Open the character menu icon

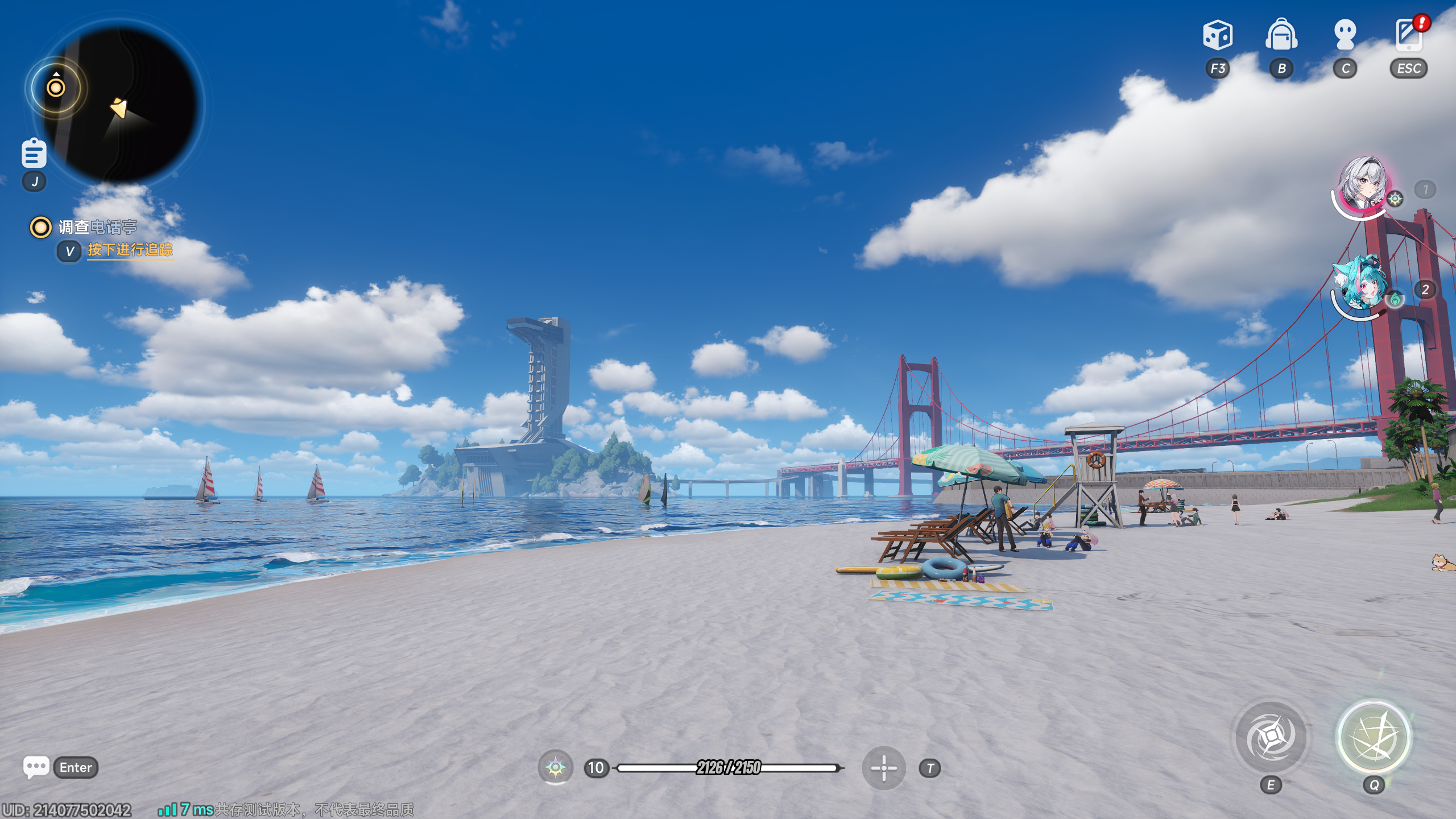click(1345, 35)
